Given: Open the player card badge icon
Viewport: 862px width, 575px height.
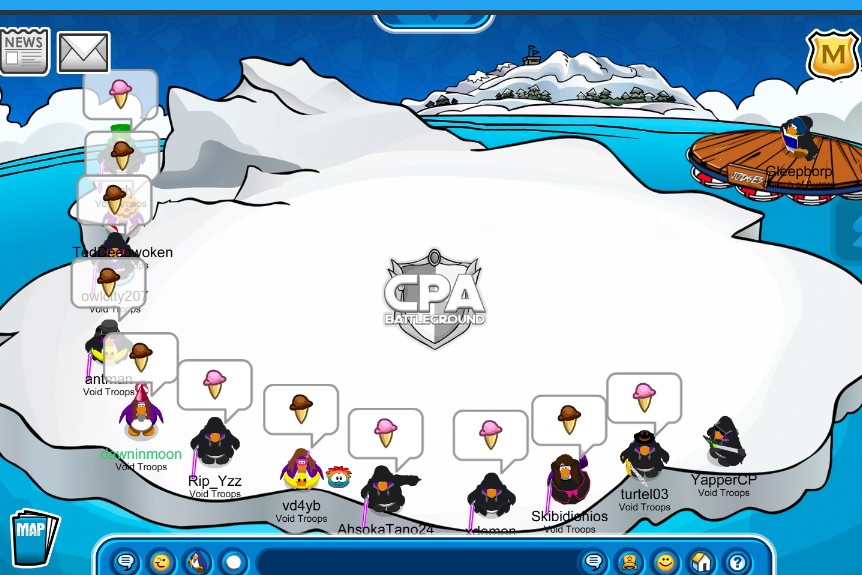Looking at the screenshot, I should [x=630, y=562].
